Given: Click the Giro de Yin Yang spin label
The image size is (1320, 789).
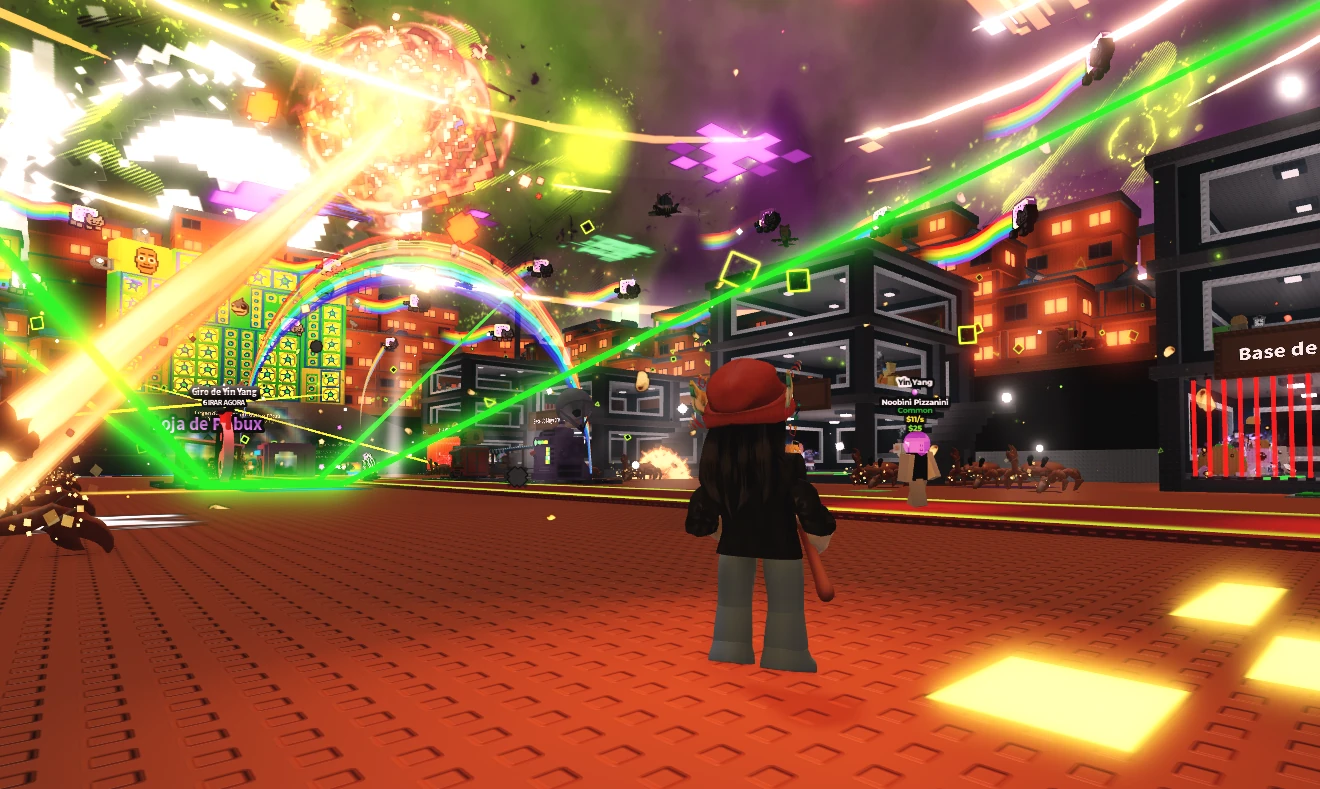Looking at the screenshot, I should [x=224, y=391].
